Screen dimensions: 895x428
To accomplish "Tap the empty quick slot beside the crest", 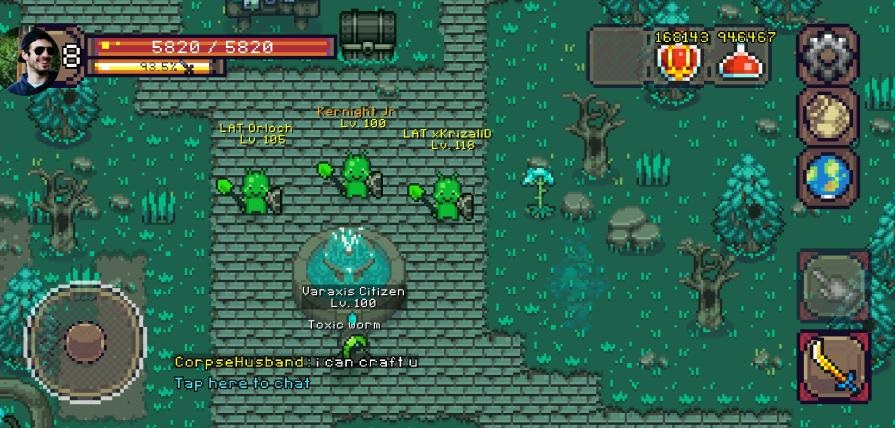I will point(616,55).
